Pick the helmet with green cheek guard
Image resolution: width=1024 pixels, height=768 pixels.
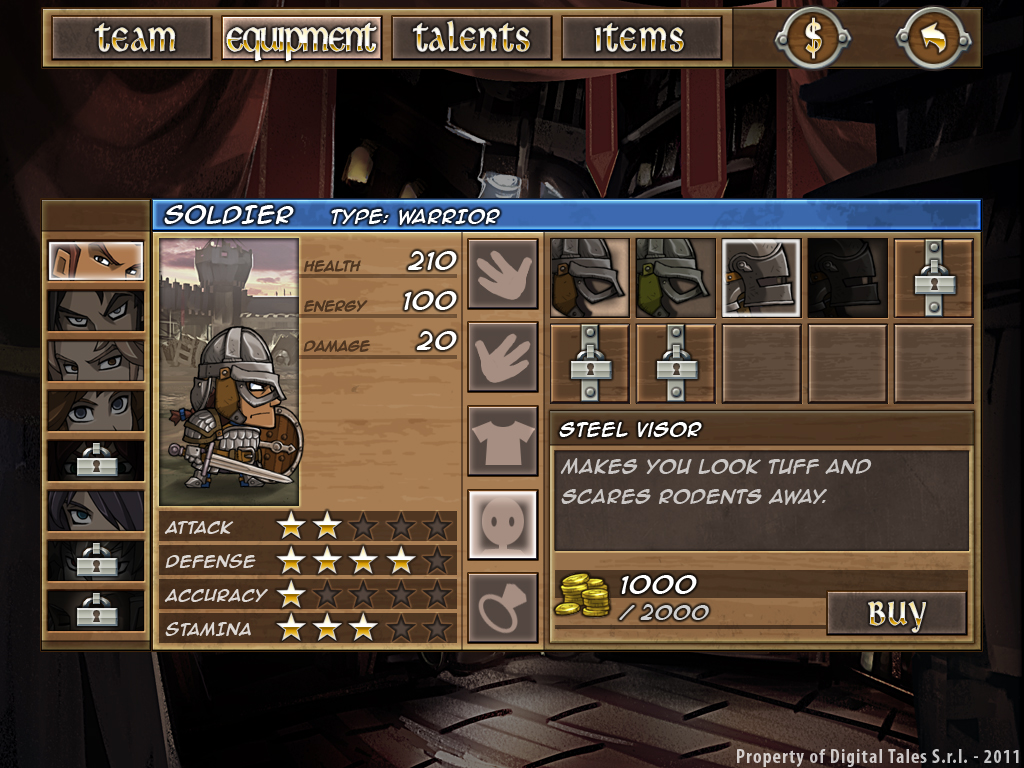click(675, 277)
